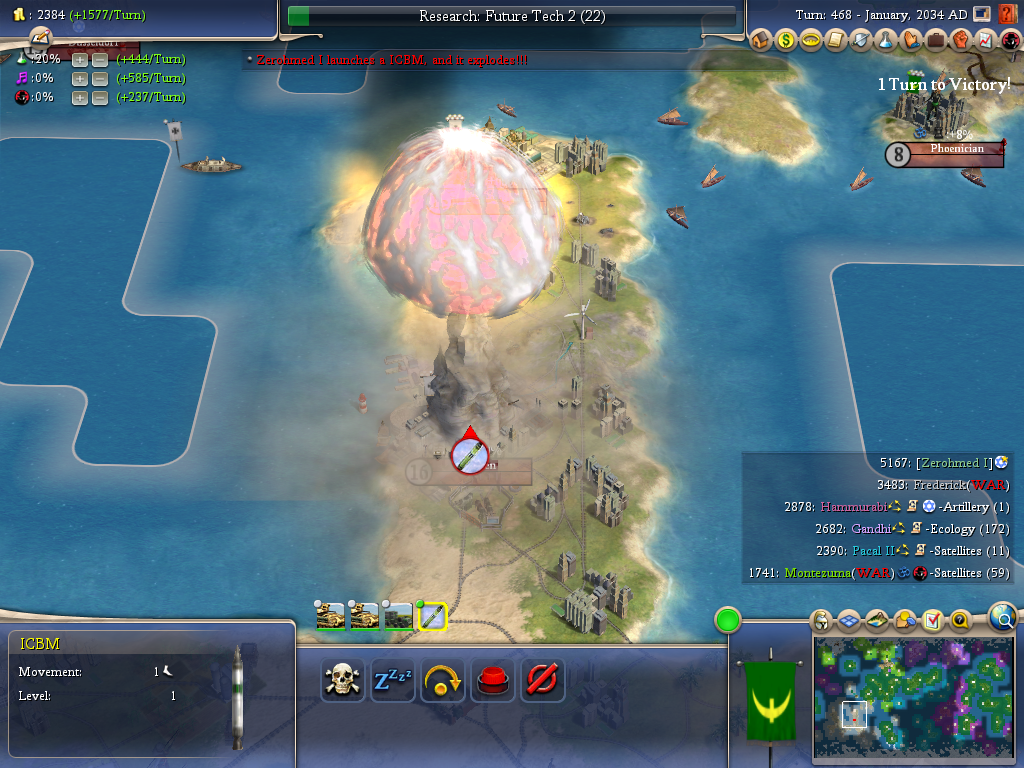Select the highlighted ICBM unit in the stack
The image size is (1024, 768).
[431, 616]
